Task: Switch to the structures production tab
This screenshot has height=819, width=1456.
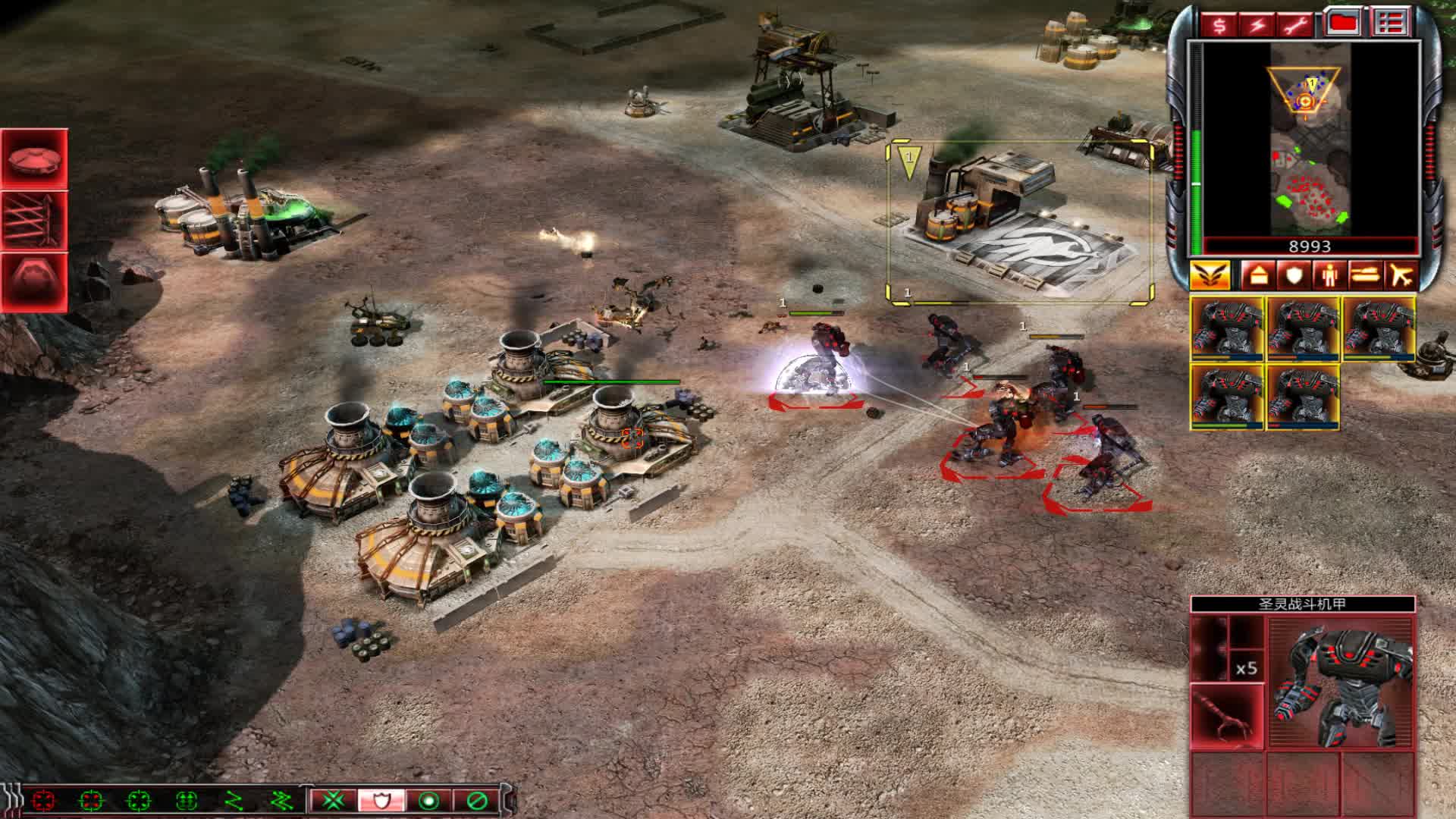Action: click(x=1258, y=275)
